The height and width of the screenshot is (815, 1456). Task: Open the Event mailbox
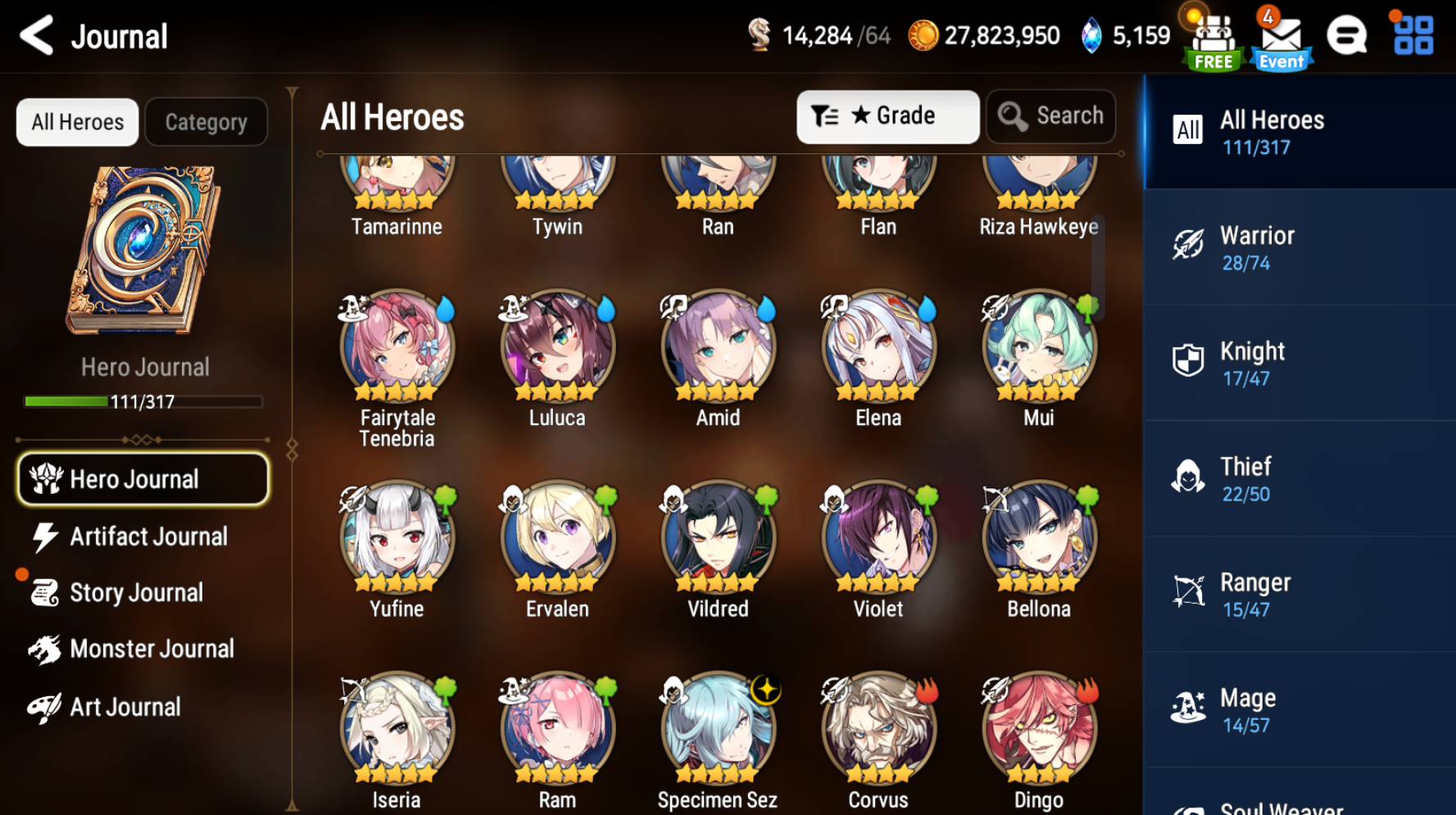coord(1281,37)
